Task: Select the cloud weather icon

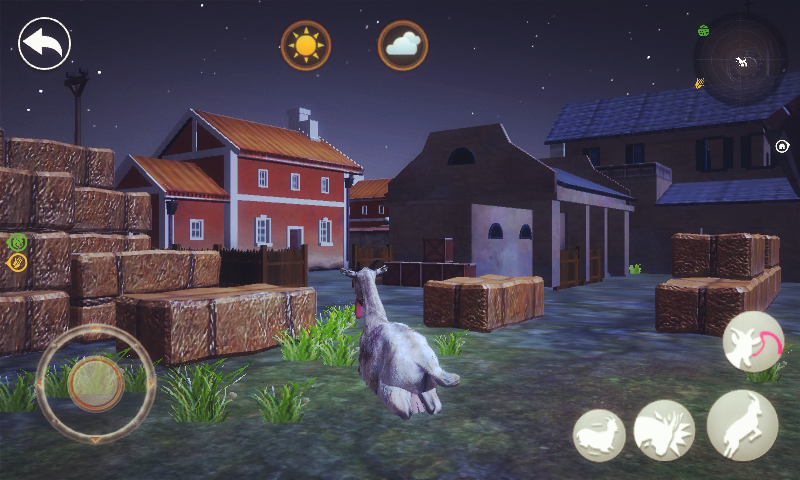Action: tap(403, 45)
